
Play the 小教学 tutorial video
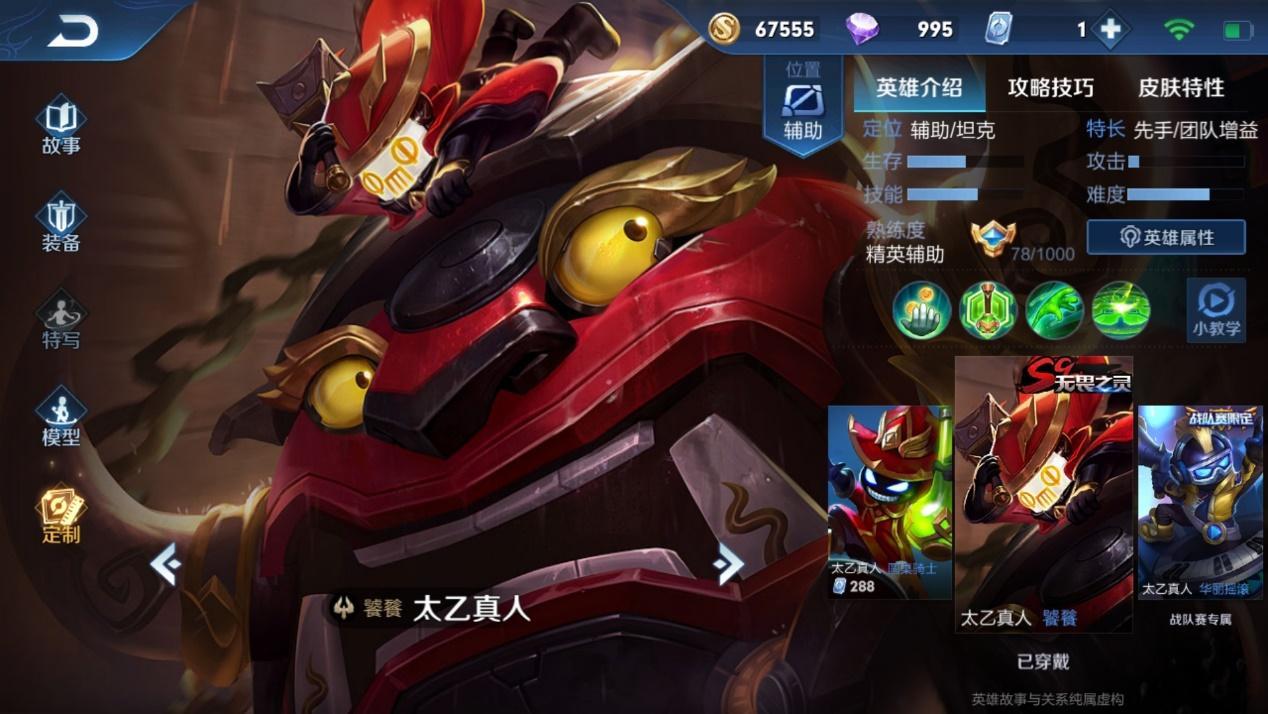pyautogui.click(x=1216, y=309)
